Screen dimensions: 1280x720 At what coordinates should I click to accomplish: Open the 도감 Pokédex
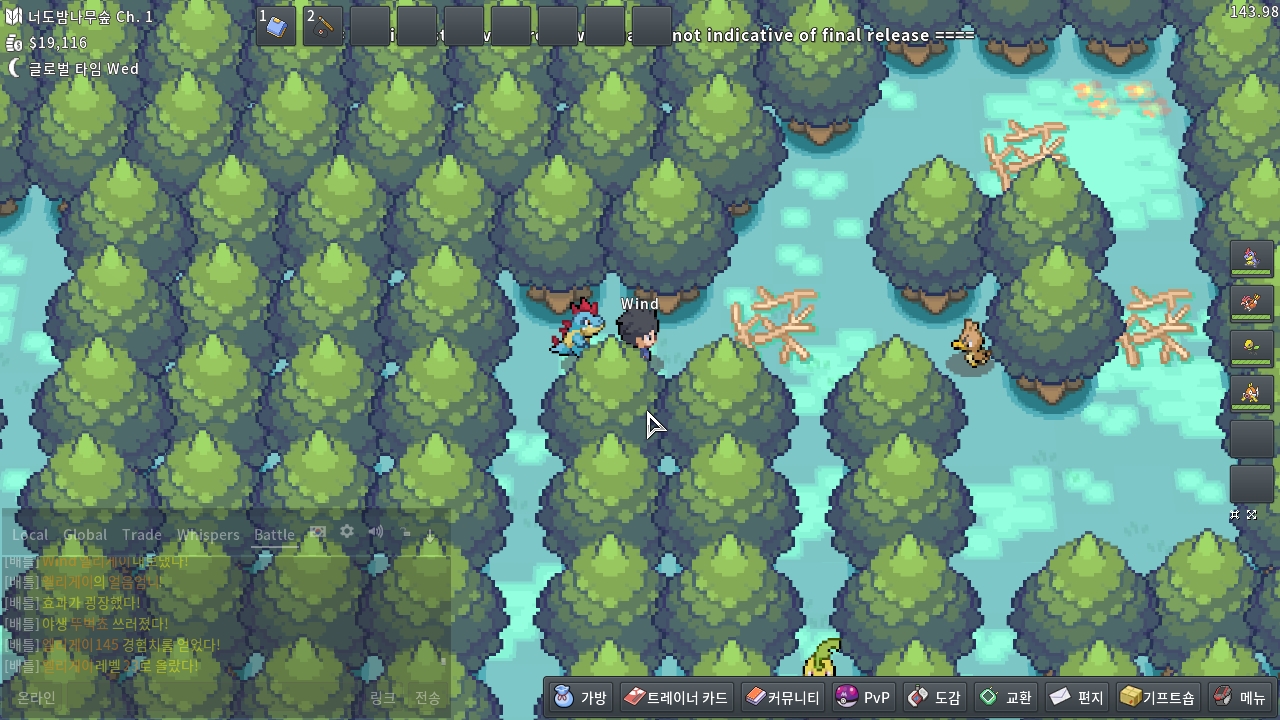coord(935,697)
